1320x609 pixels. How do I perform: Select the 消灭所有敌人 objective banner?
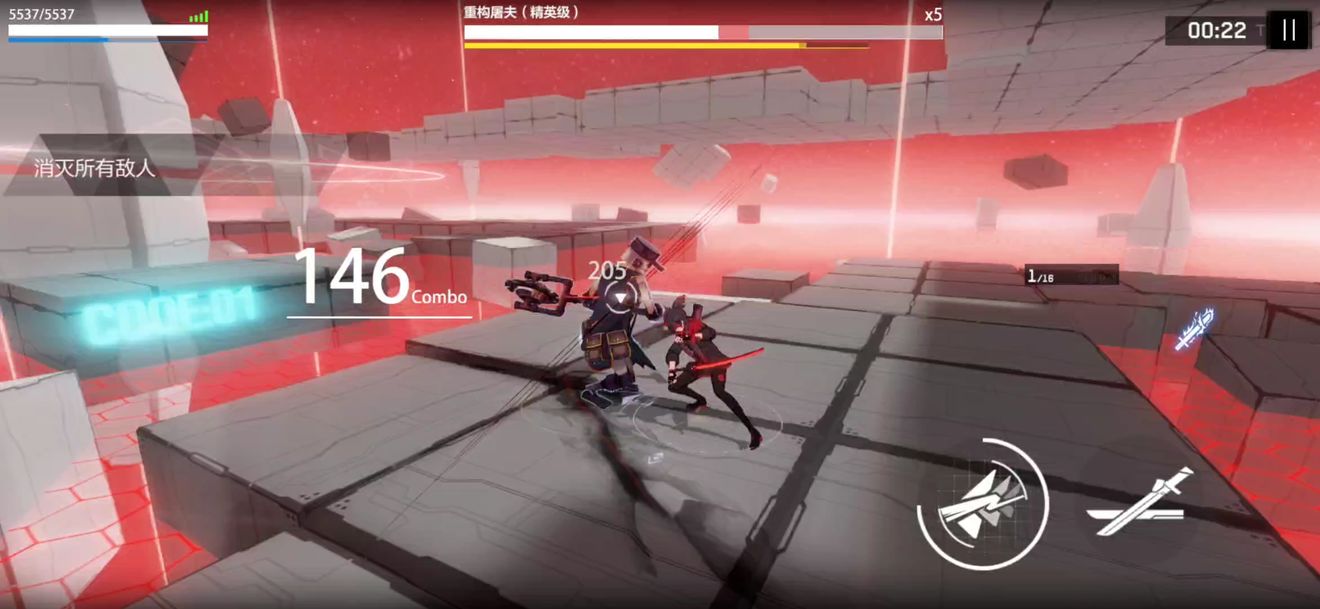(x=96, y=167)
